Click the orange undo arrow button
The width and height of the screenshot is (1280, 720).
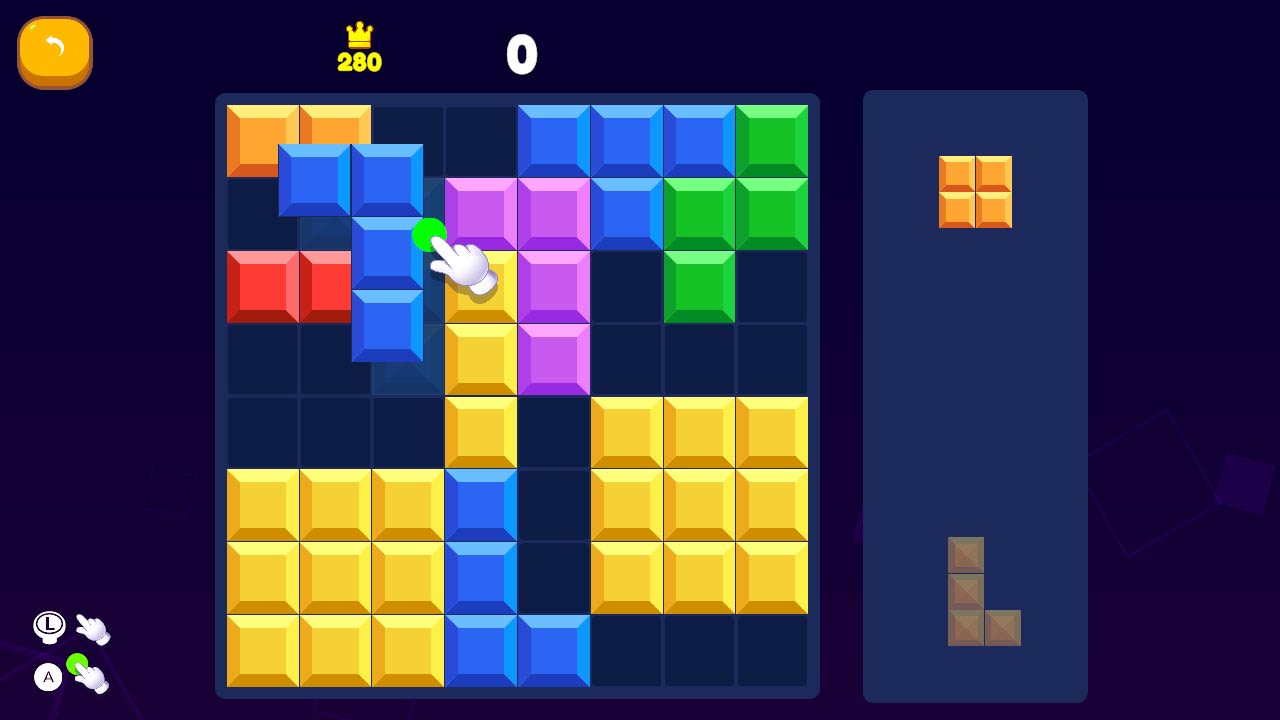pyautogui.click(x=55, y=52)
